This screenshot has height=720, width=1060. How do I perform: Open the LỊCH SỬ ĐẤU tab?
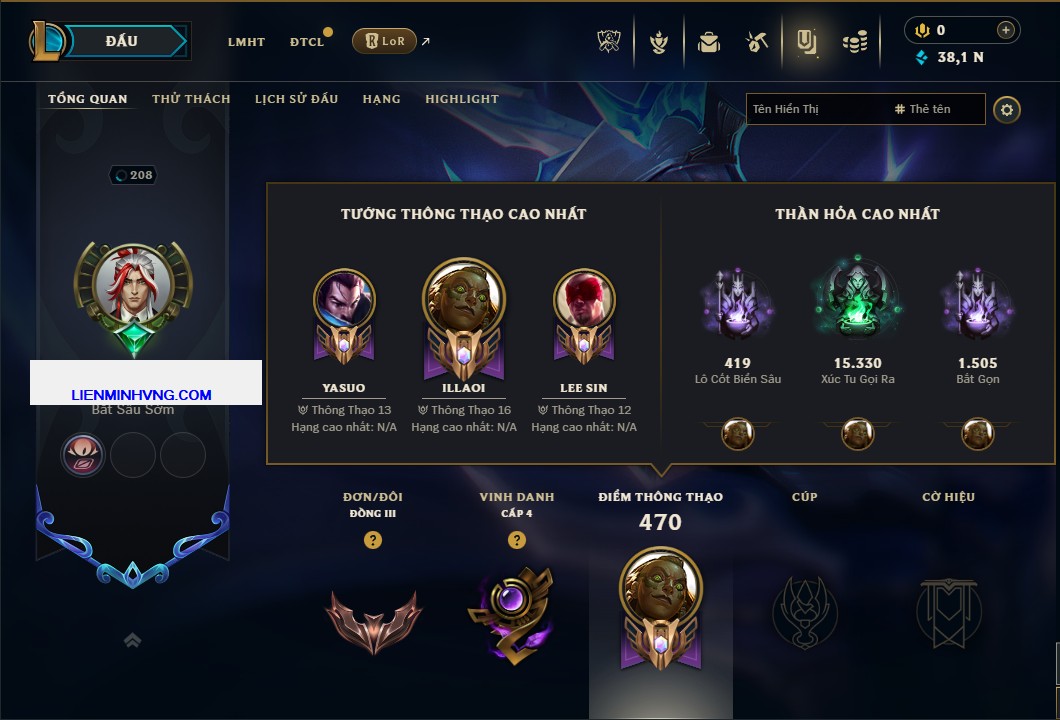296,99
